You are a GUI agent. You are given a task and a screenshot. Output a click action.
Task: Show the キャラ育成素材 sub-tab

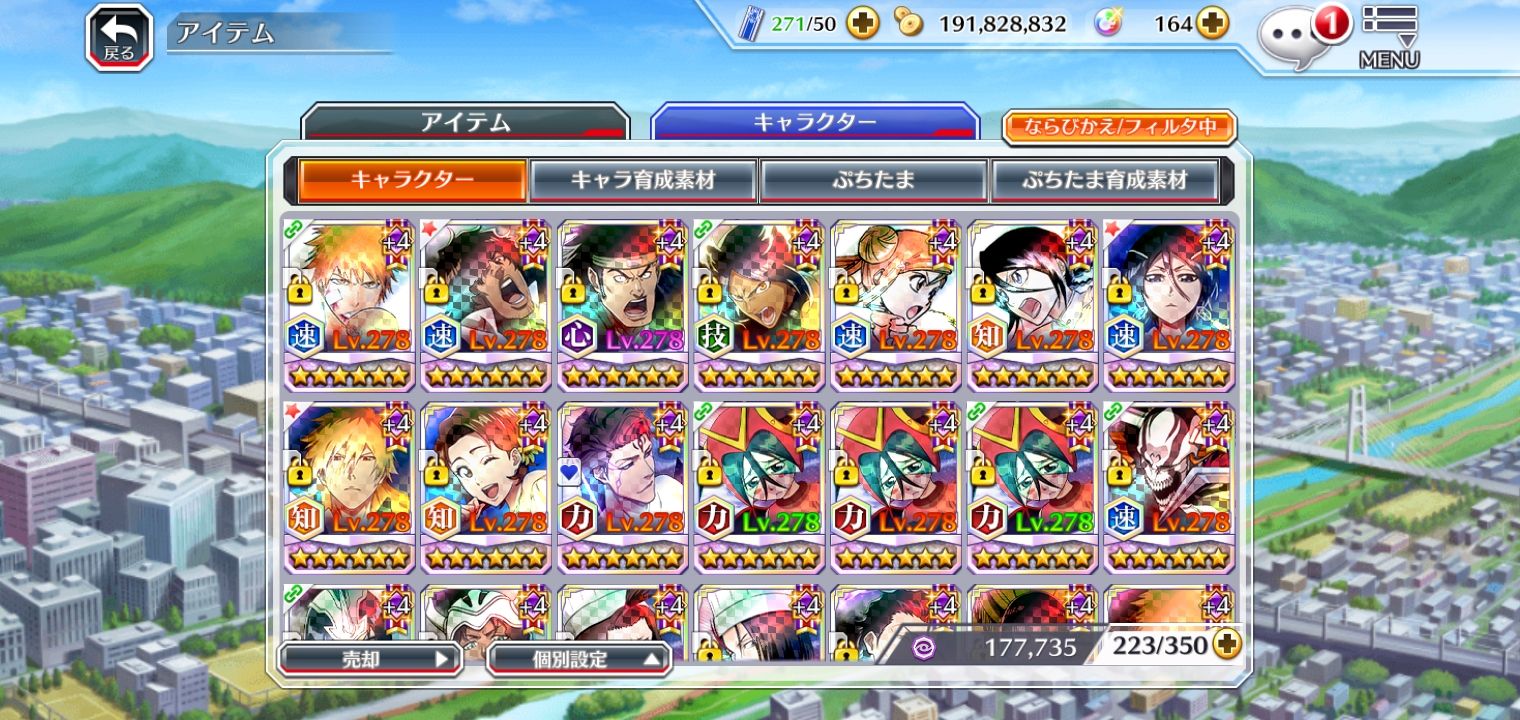point(643,181)
